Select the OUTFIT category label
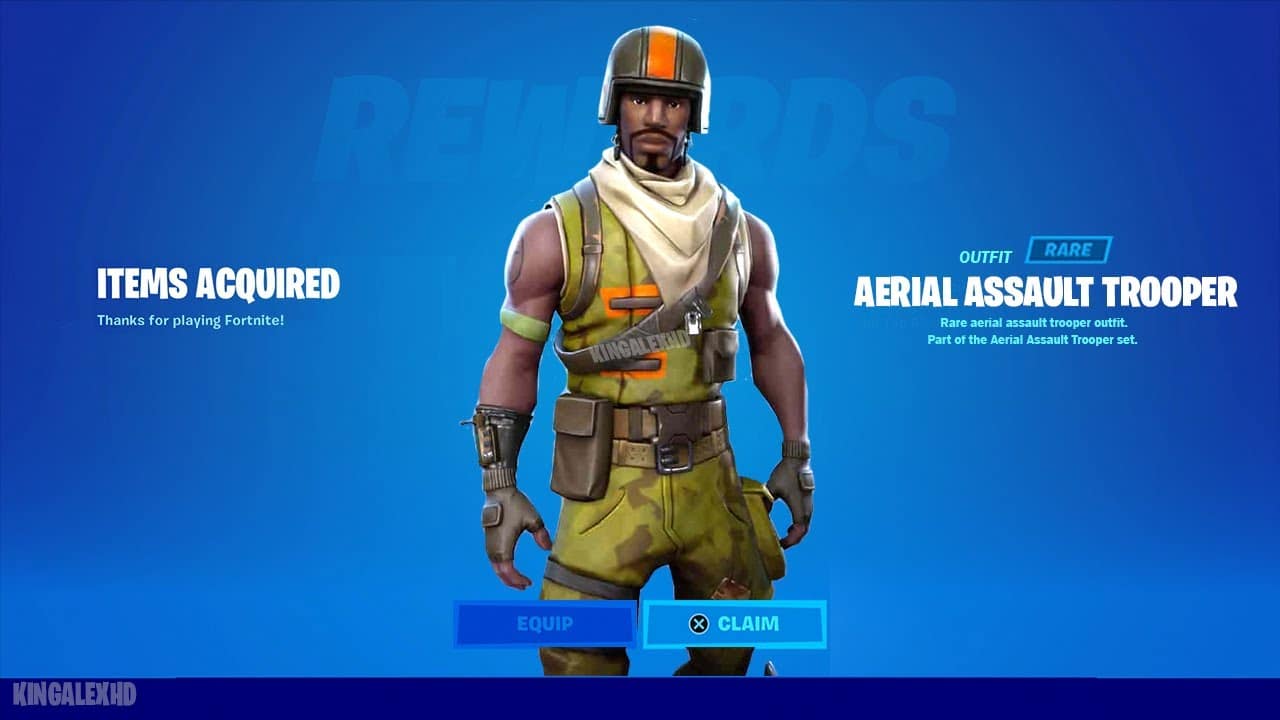Viewport: 1280px width, 720px height. [x=984, y=255]
